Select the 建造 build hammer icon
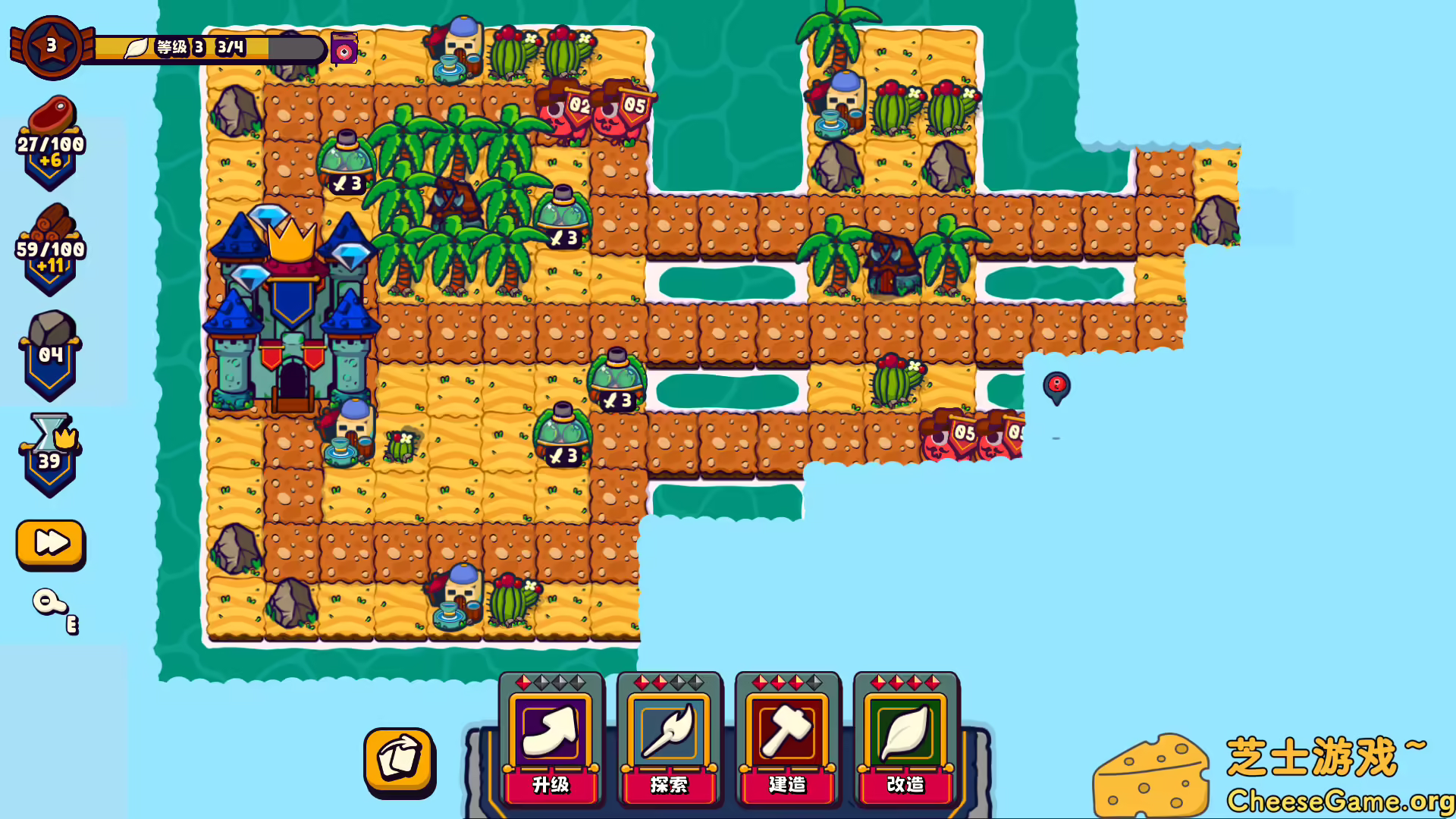The height and width of the screenshot is (819, 1456). [x=789, y=730]
